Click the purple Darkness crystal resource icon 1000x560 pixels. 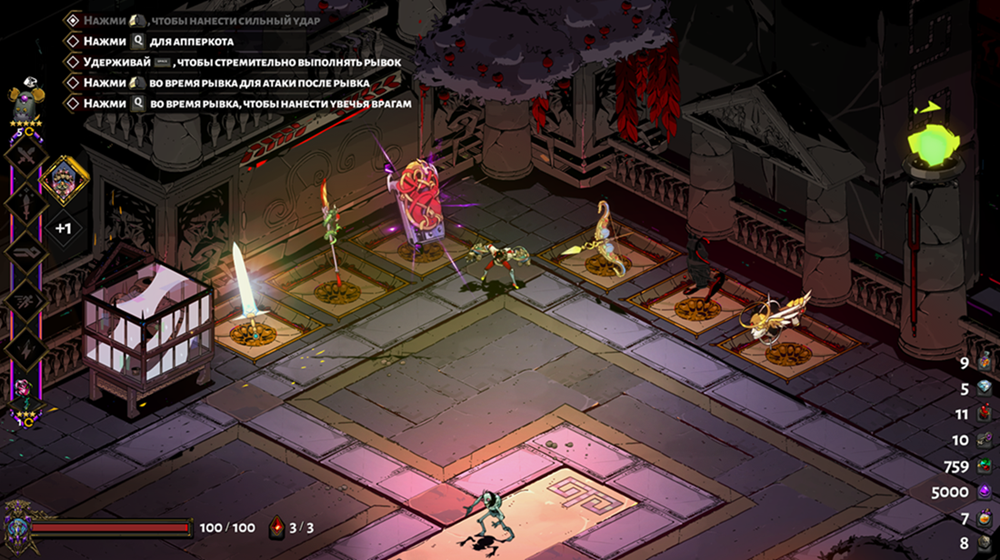(986, 492)
